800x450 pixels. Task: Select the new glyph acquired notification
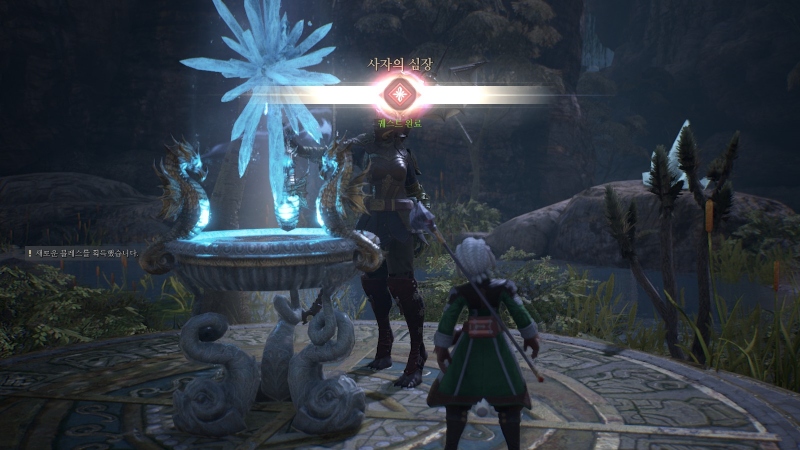click(x=84, y=253)
